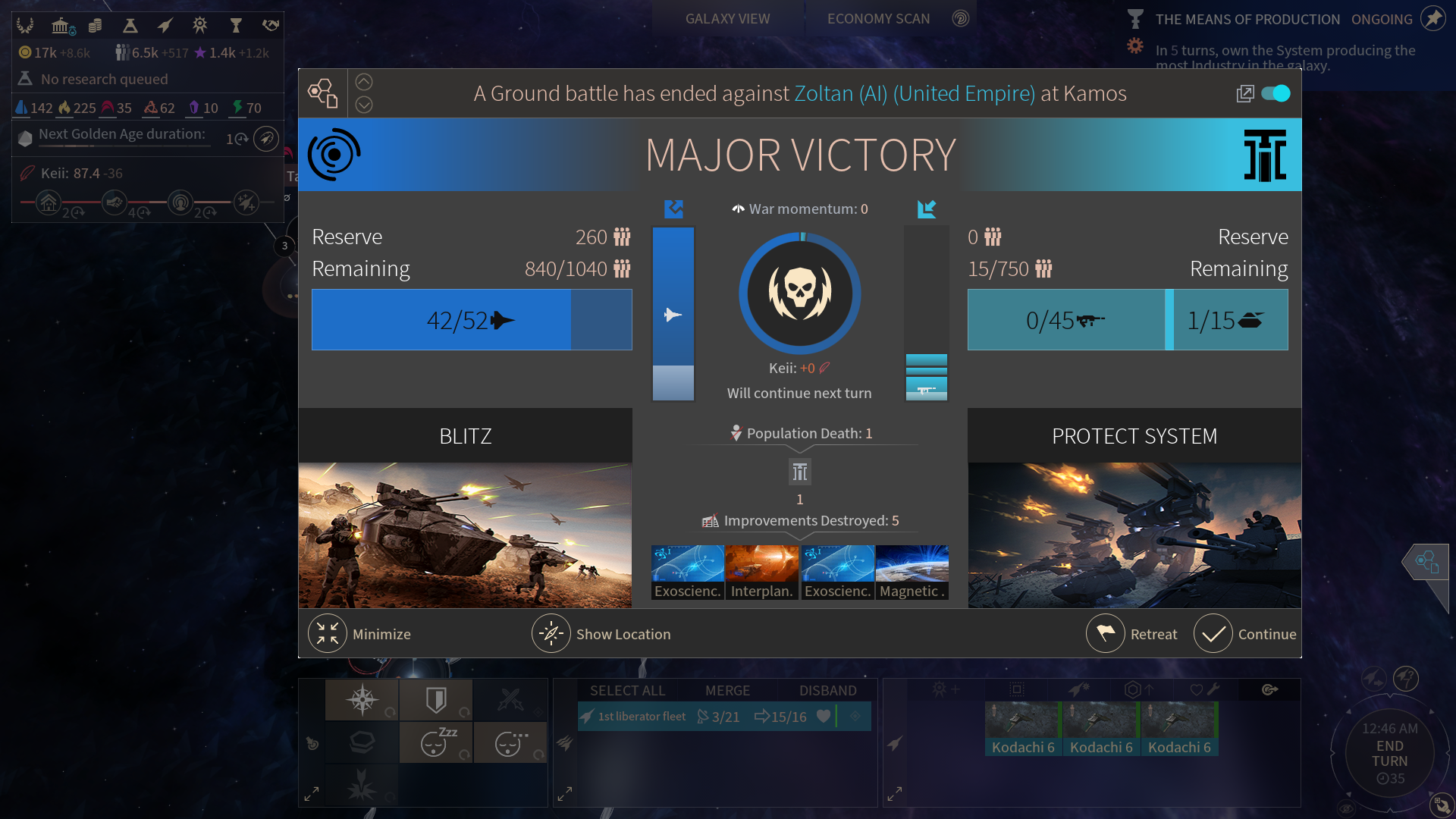This screenshot has height=819, width=1456.
Task: Disband the selected fleet
Action: click(827, 691)
